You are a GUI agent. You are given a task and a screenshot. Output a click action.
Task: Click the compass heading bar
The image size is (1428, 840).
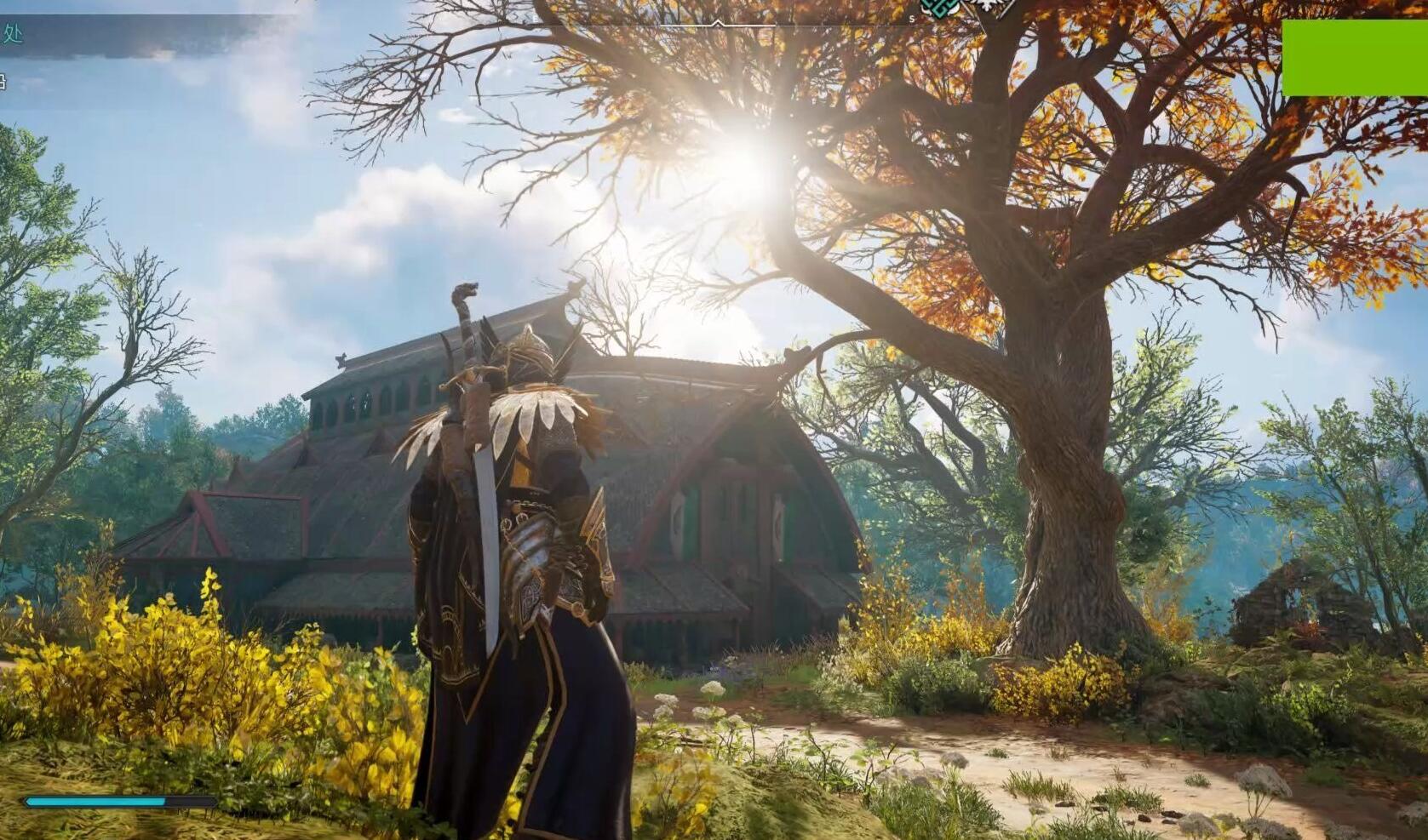[x=720, y=23]
